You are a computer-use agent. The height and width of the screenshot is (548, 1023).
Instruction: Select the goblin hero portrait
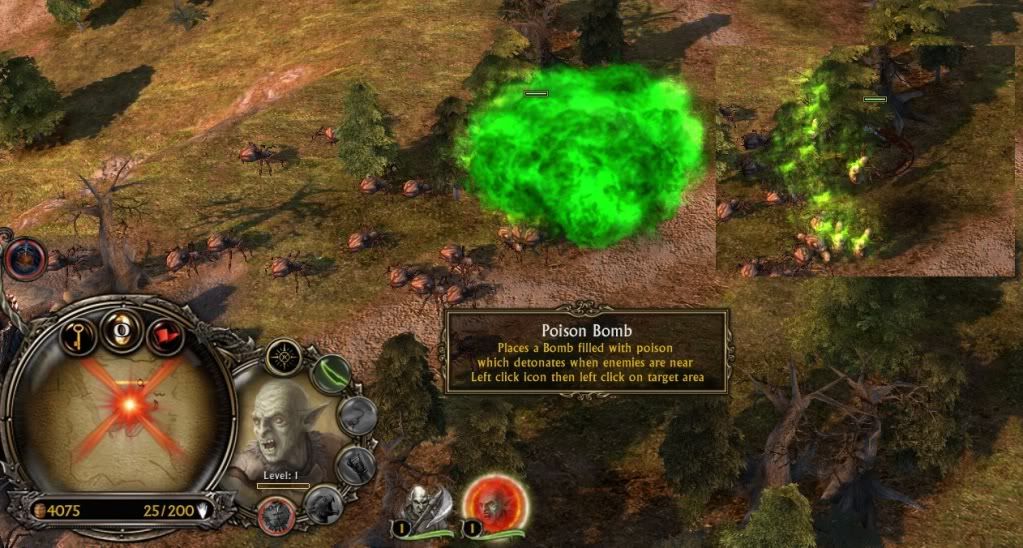[x=283, y=430]
